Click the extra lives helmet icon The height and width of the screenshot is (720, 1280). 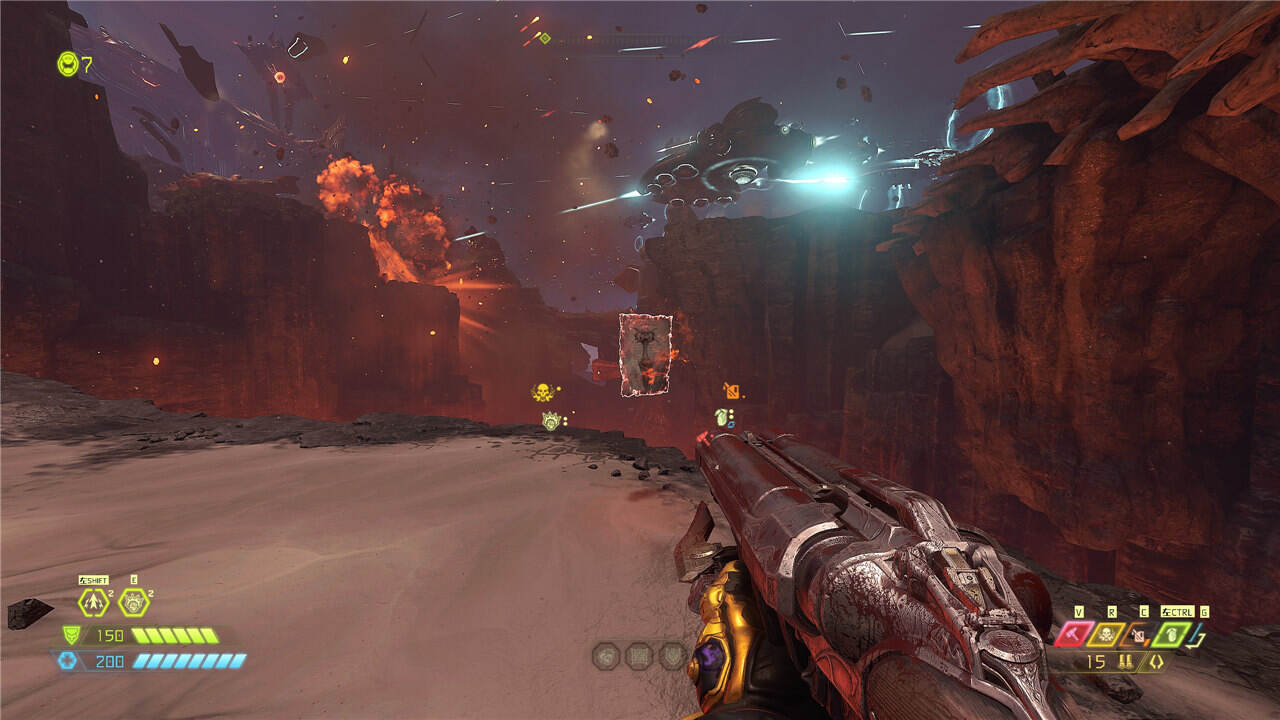(67, 64)
